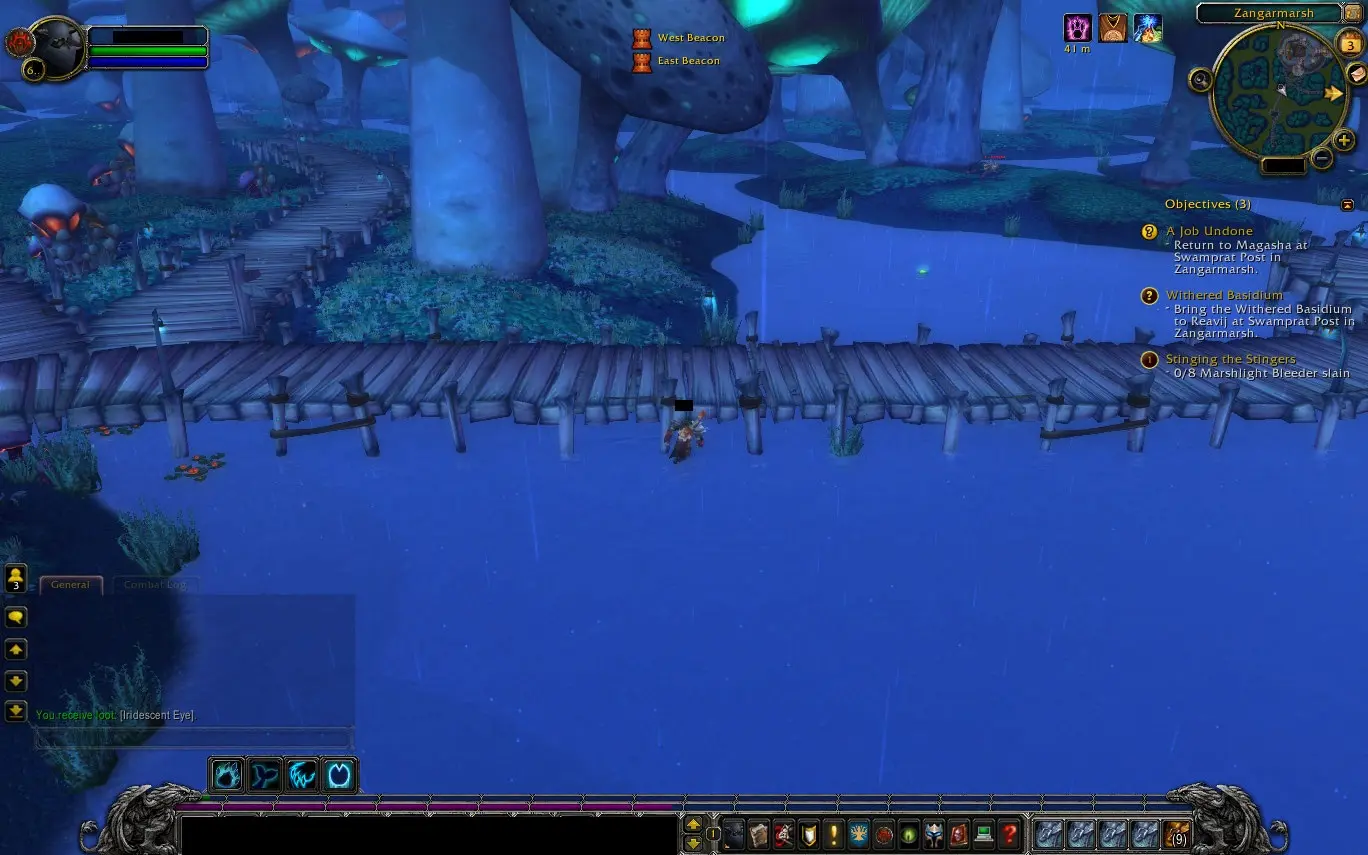Viewport: 1368px width, 855px height.
Task: Open the backpack showing (9) free slots
Action: [1176, 834]
